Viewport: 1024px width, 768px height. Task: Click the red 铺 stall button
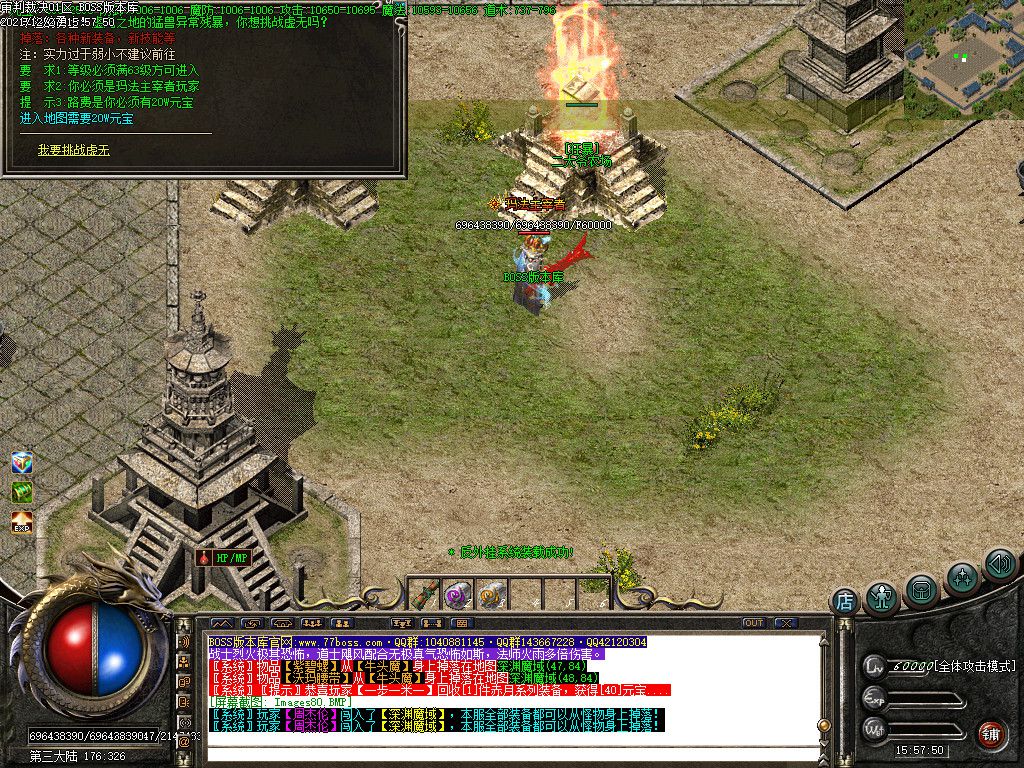pos(990,733)
